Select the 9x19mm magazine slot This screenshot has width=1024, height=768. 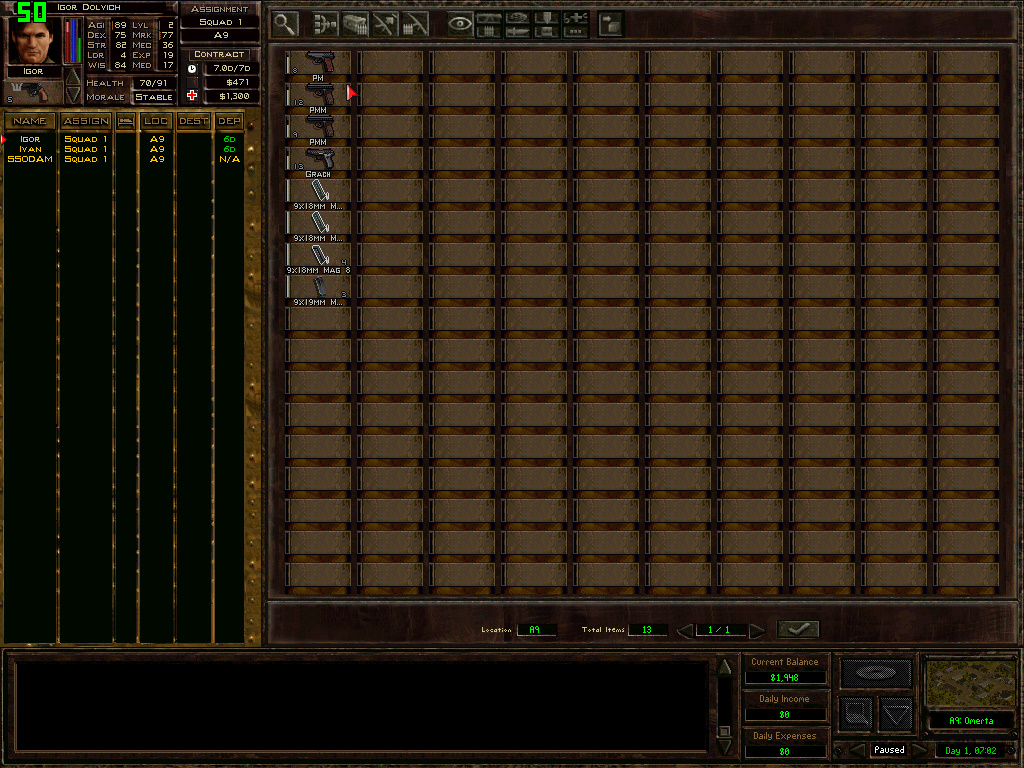pos(318,288)
